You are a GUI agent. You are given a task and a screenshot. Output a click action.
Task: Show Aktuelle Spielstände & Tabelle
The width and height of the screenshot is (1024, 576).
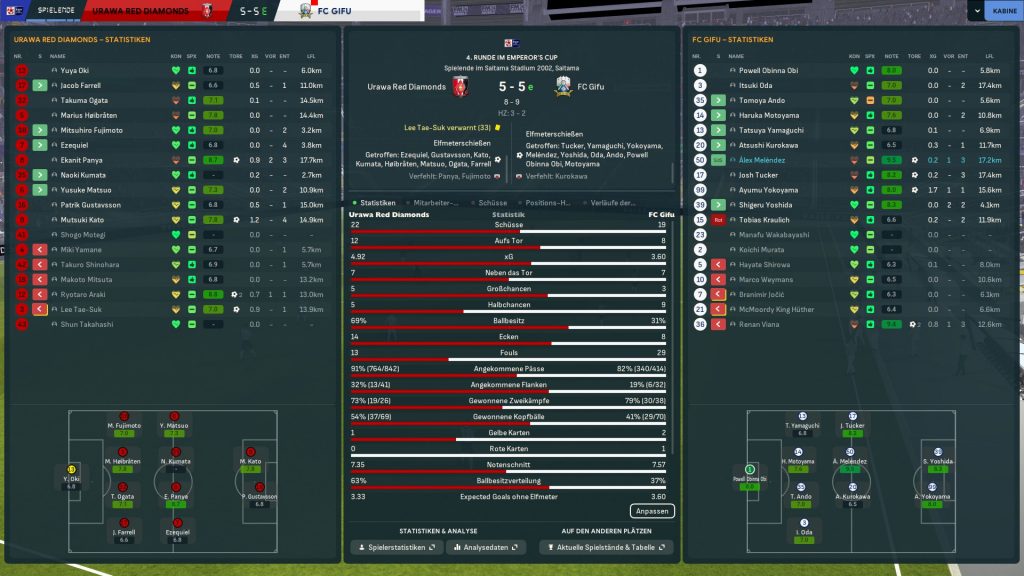tap(606, 547)
